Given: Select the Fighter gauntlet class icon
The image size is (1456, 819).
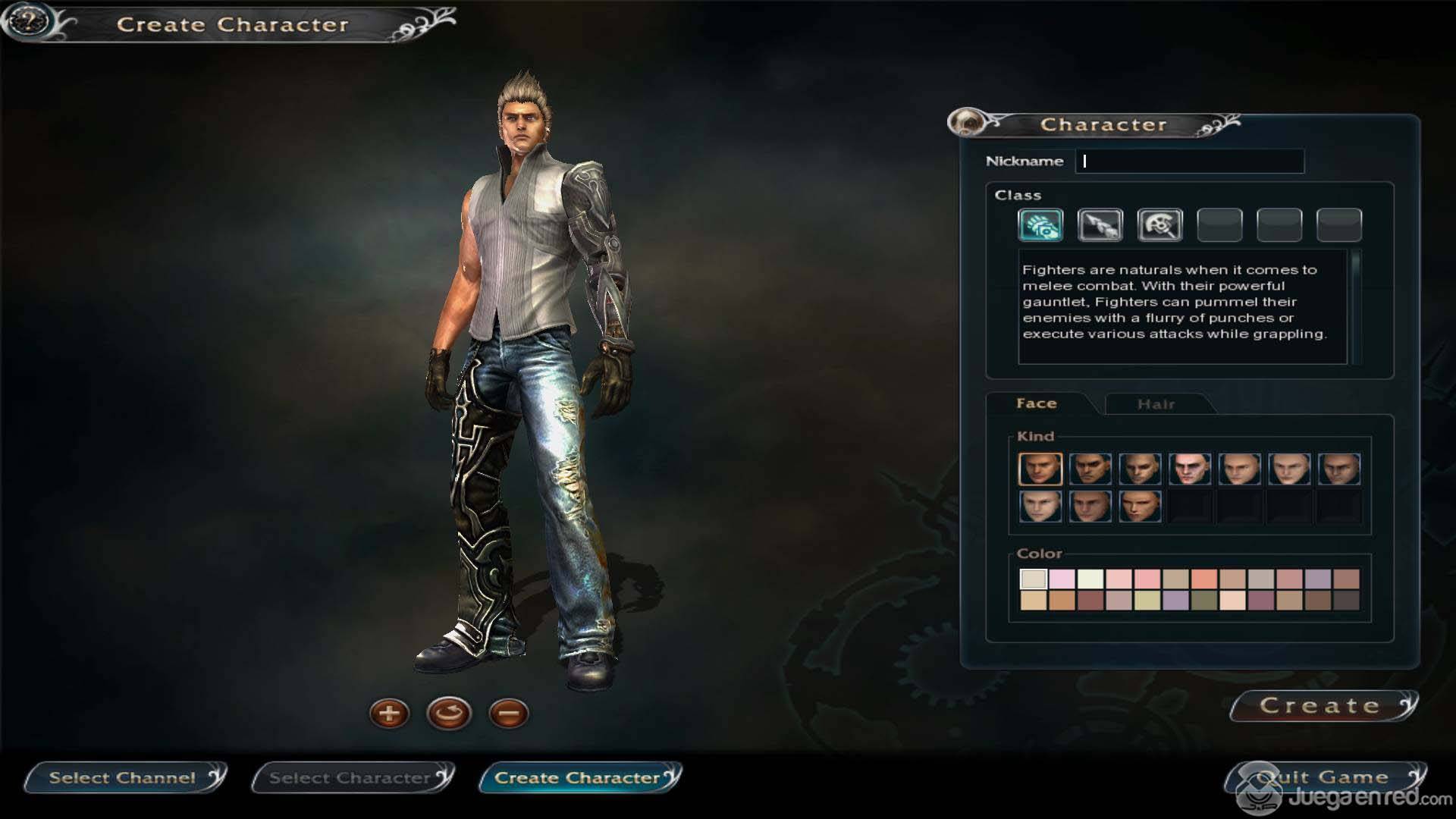Looking at the screenshot, I should [1040, 225].
